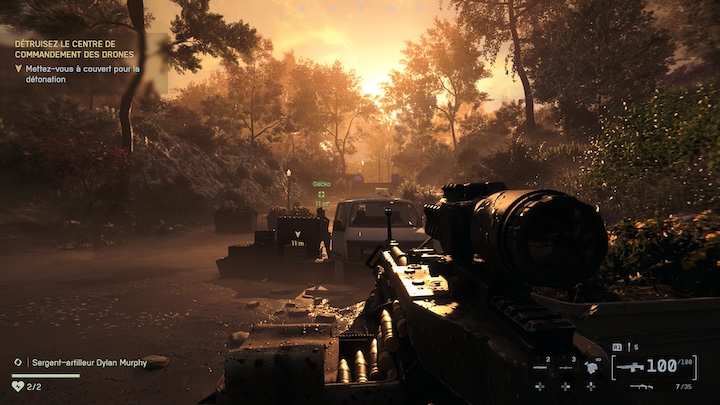
Task: Switch to the secondary rifle icon
Action: click(641, 386)
